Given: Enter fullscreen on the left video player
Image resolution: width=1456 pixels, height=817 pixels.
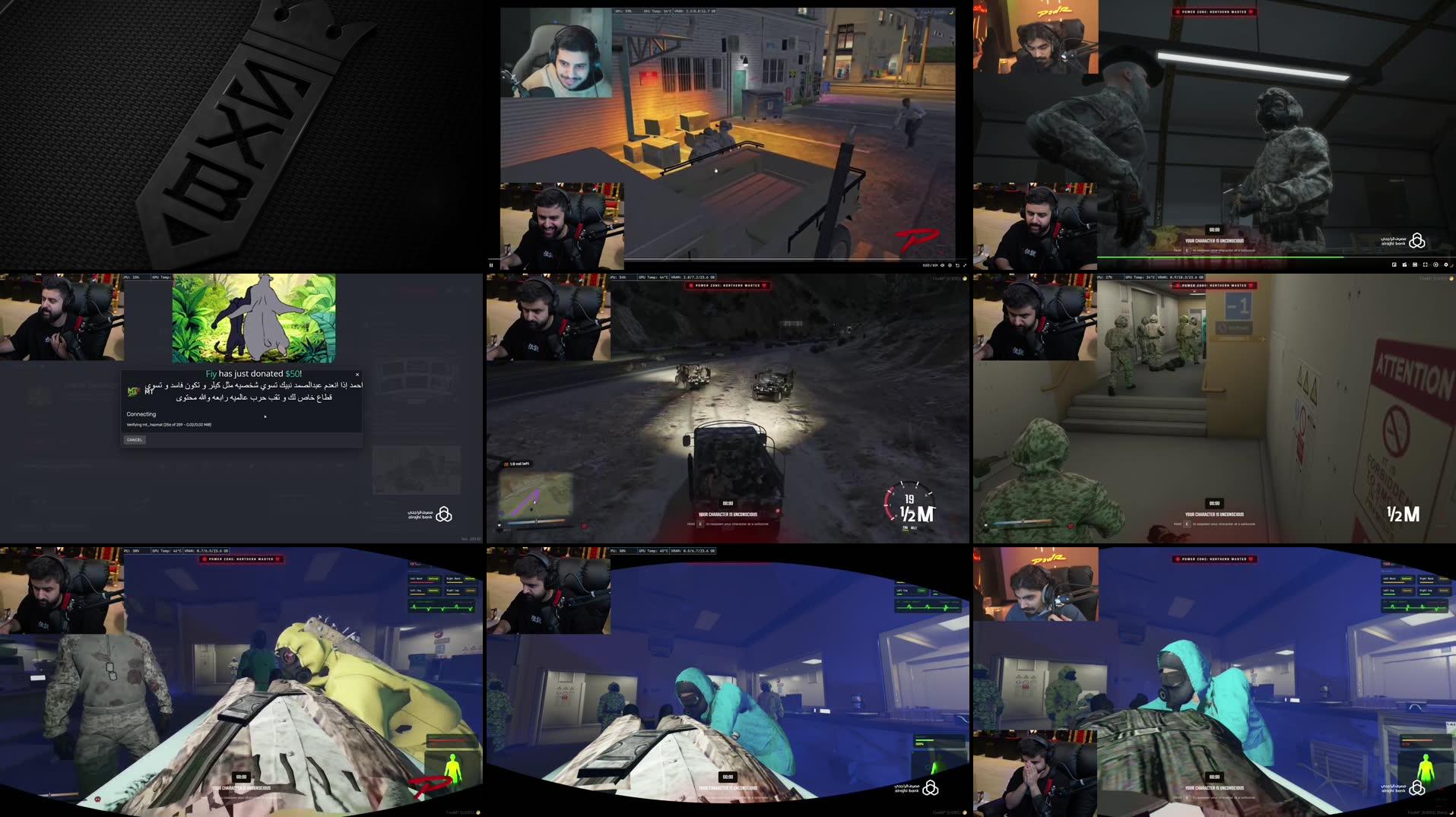Looking at the screenshot, I should click(x=965, y=264).
